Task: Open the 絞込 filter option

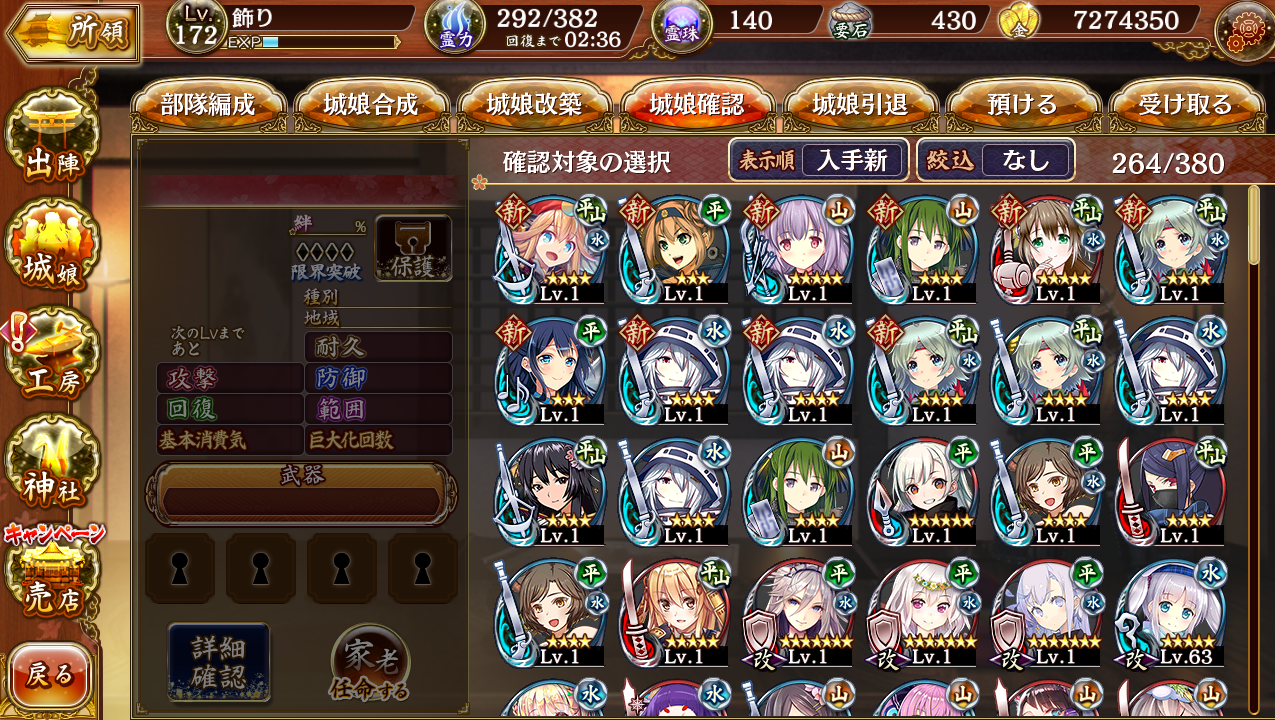Action: pos(995,160)
